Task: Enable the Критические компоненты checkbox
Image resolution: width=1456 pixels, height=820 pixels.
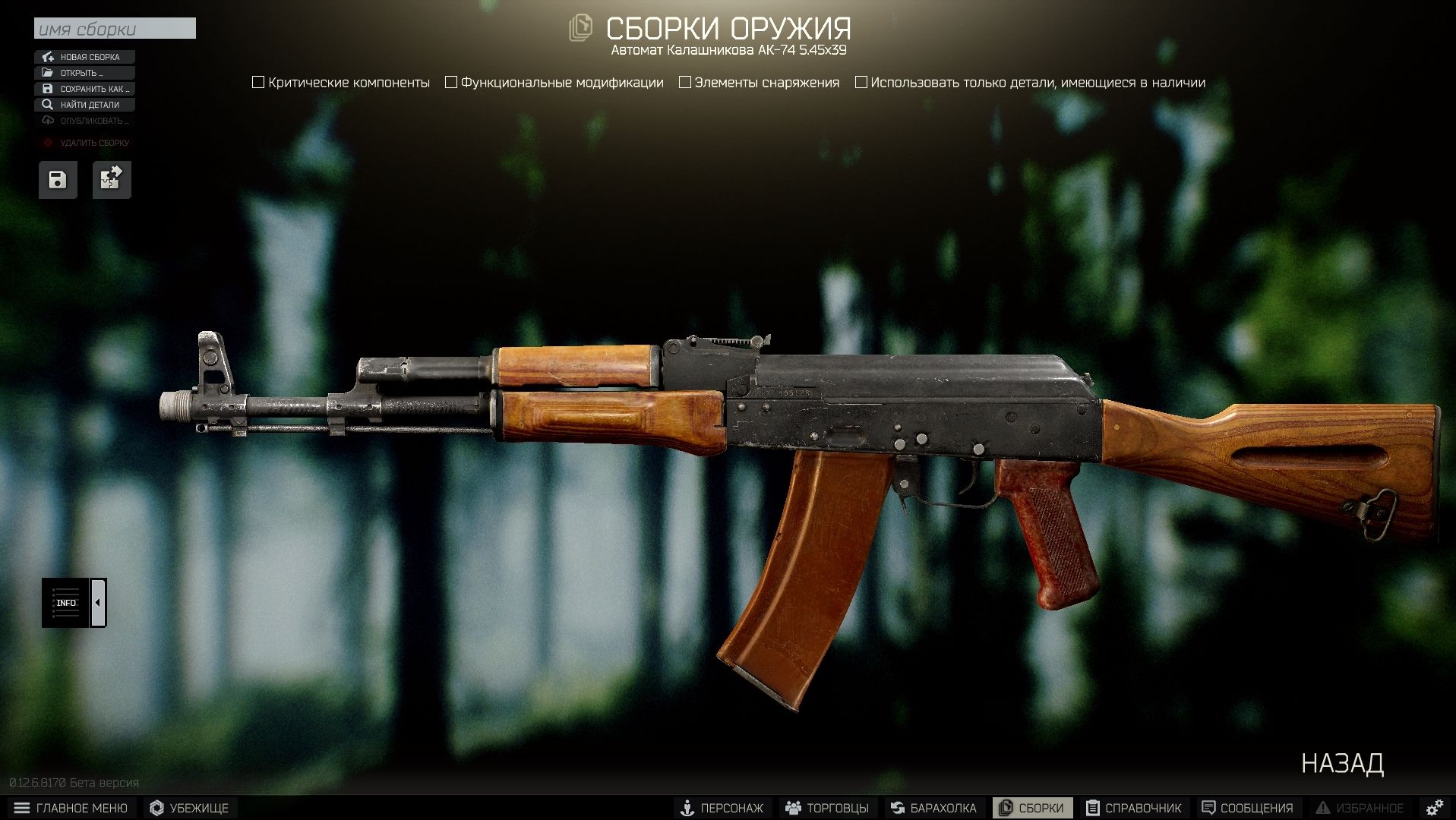Action: click(257, 81)
